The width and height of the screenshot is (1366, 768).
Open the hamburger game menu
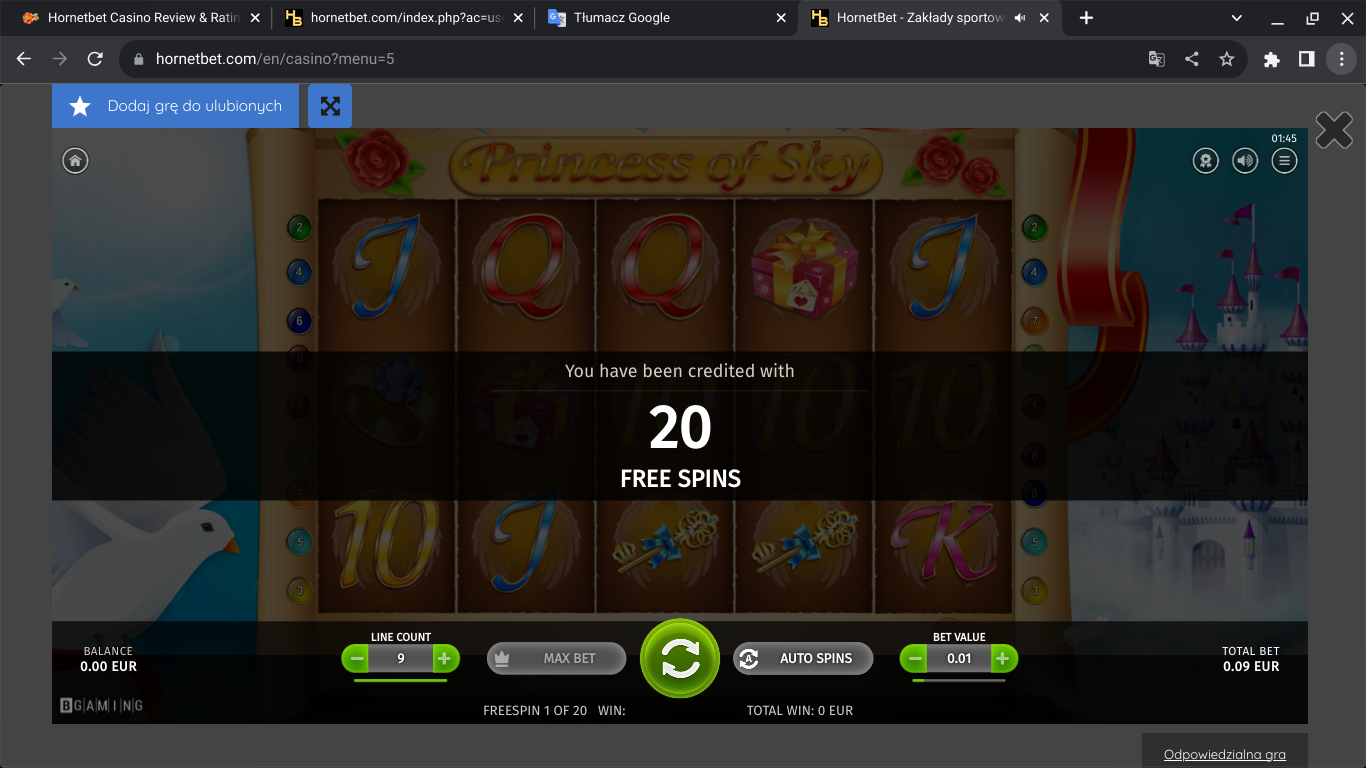pyautogui.click(x=1284, y=160)
